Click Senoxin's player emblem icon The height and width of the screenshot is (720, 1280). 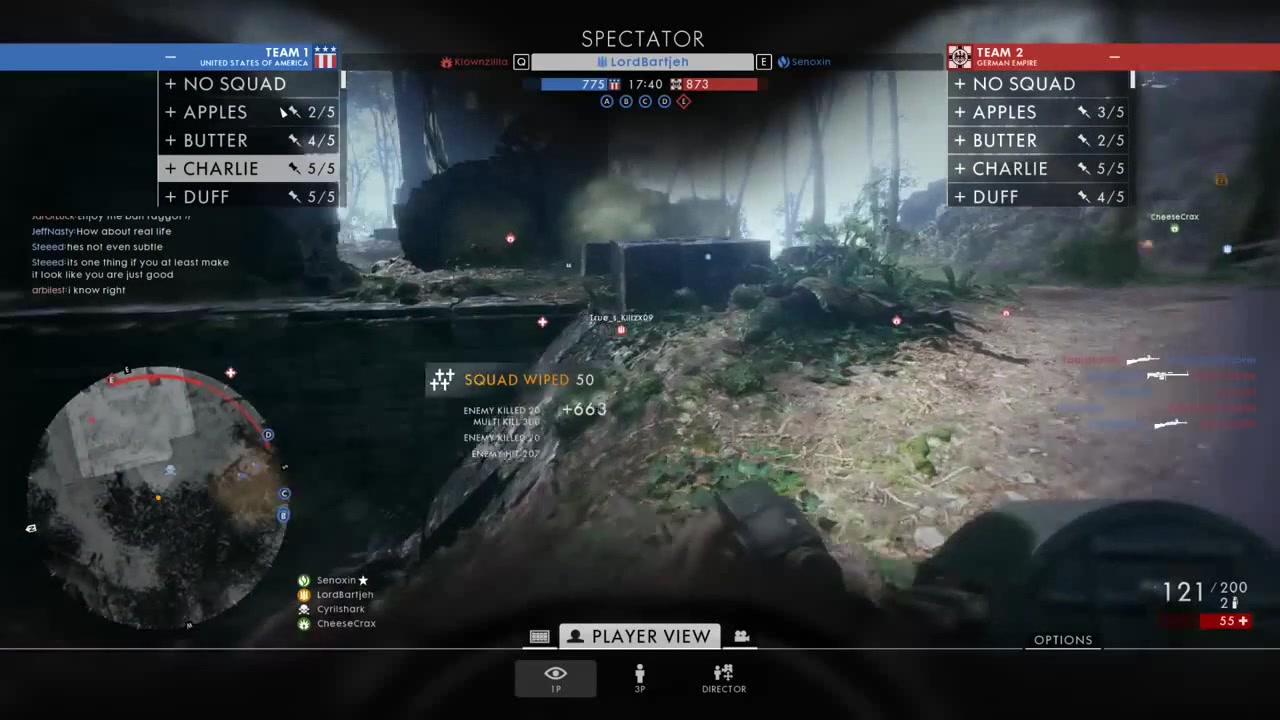tap(783, 61)
